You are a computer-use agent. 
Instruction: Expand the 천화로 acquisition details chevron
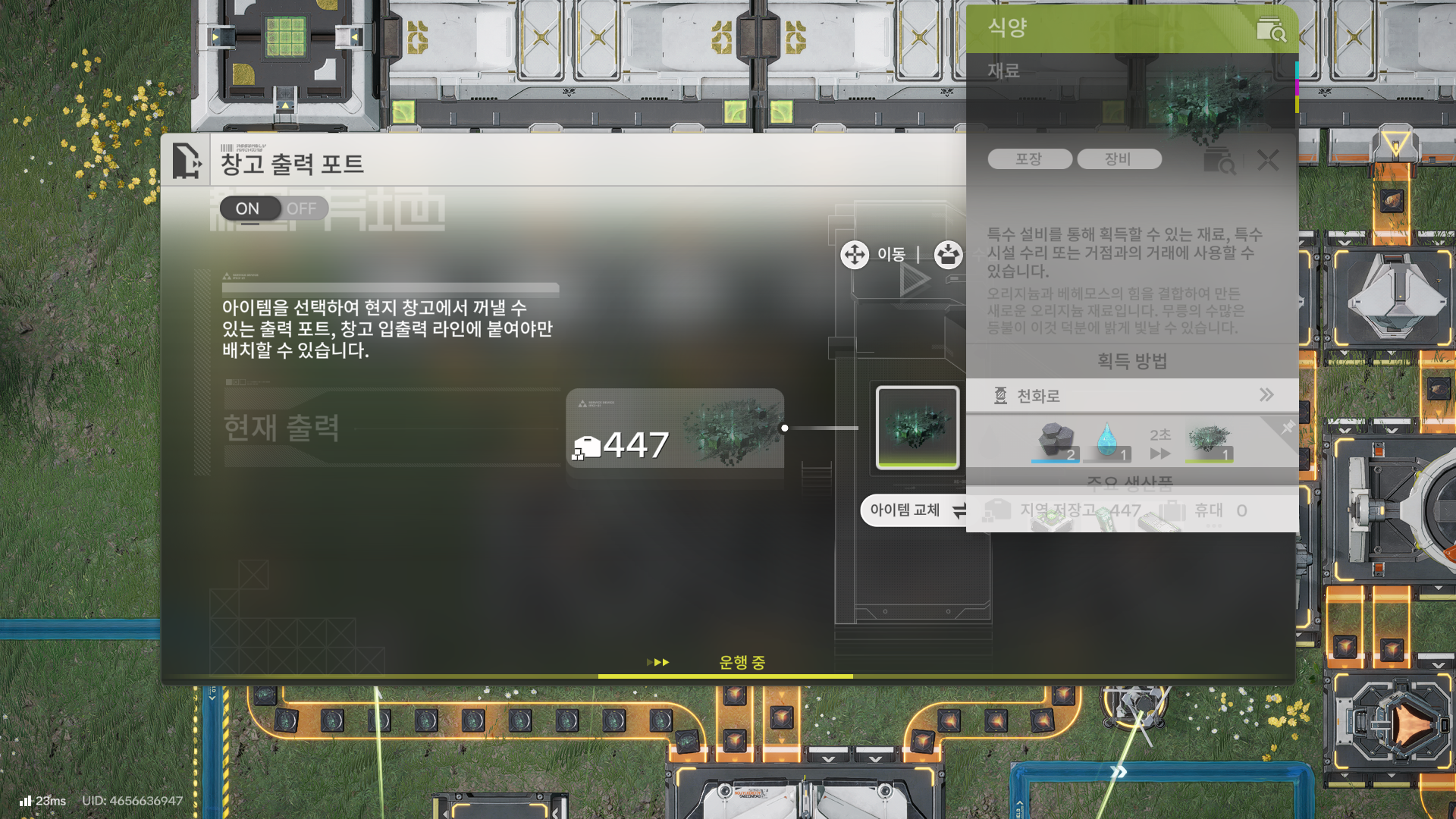click(1266, 395)
